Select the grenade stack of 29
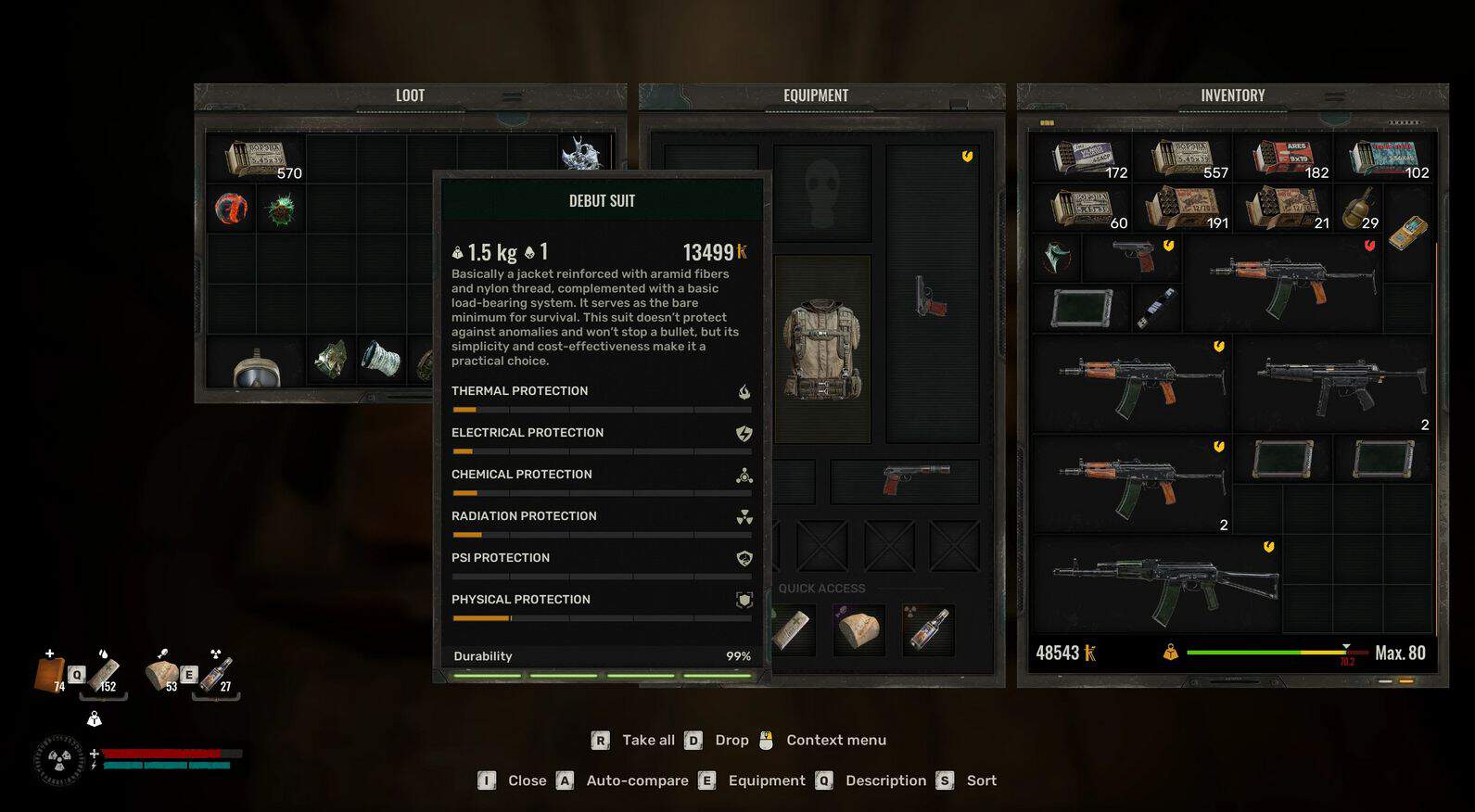The width and height of the screenshot is (1475, 812). coord(1357,208)
